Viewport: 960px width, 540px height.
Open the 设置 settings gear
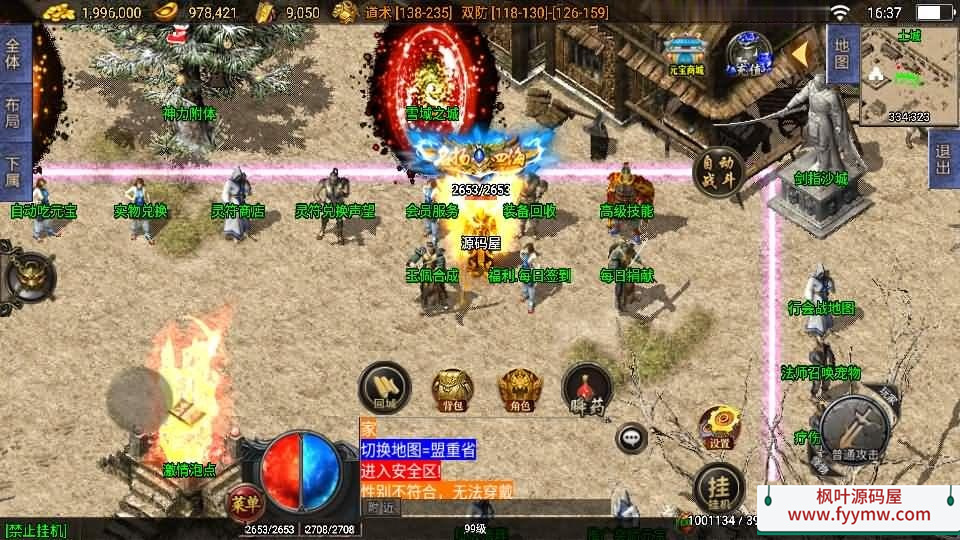click(x=718, y=425)
